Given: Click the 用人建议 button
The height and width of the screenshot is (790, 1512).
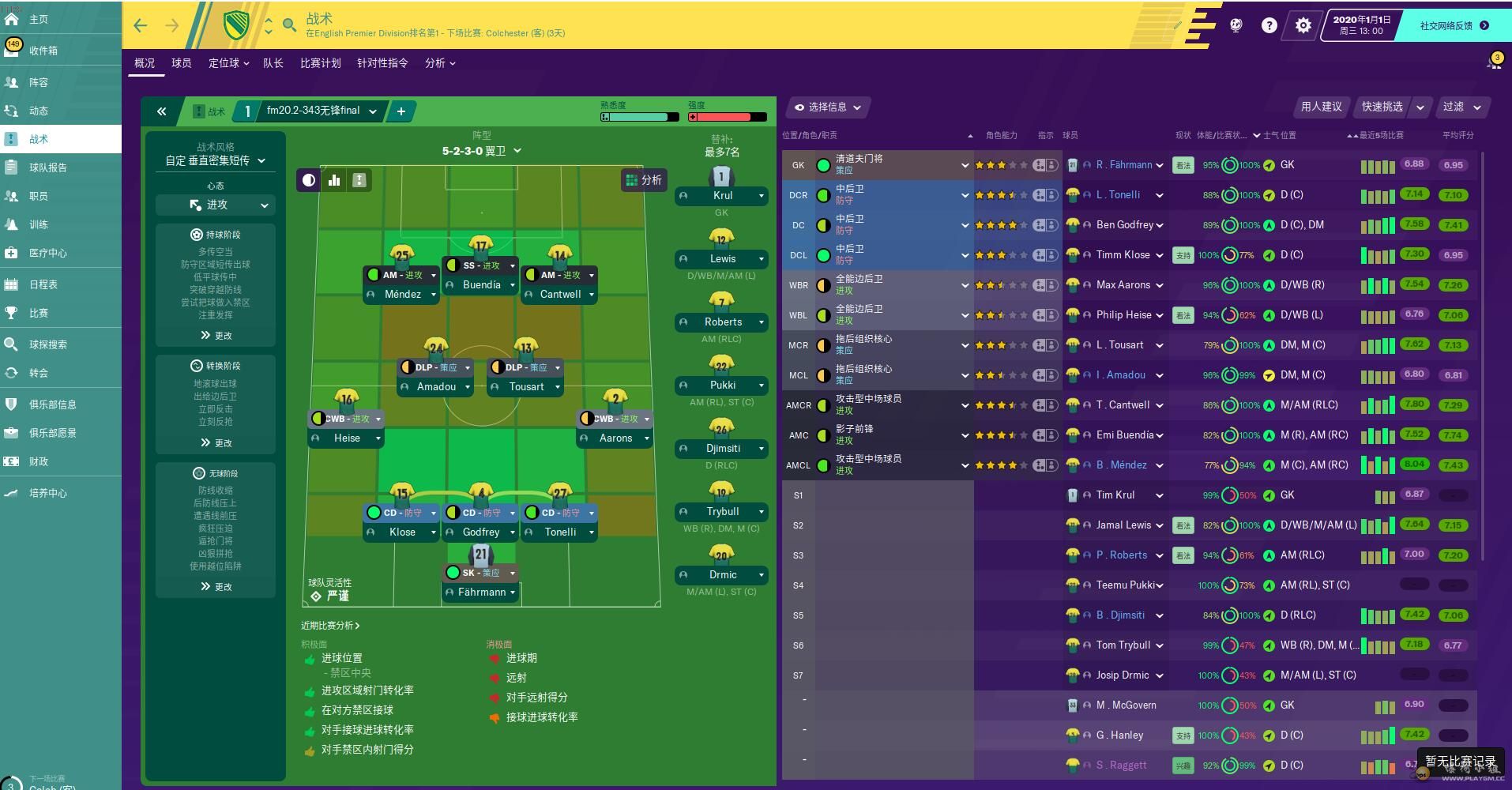Looking at the screenshot, I should pyautogui.click(x=1321, y=107).
